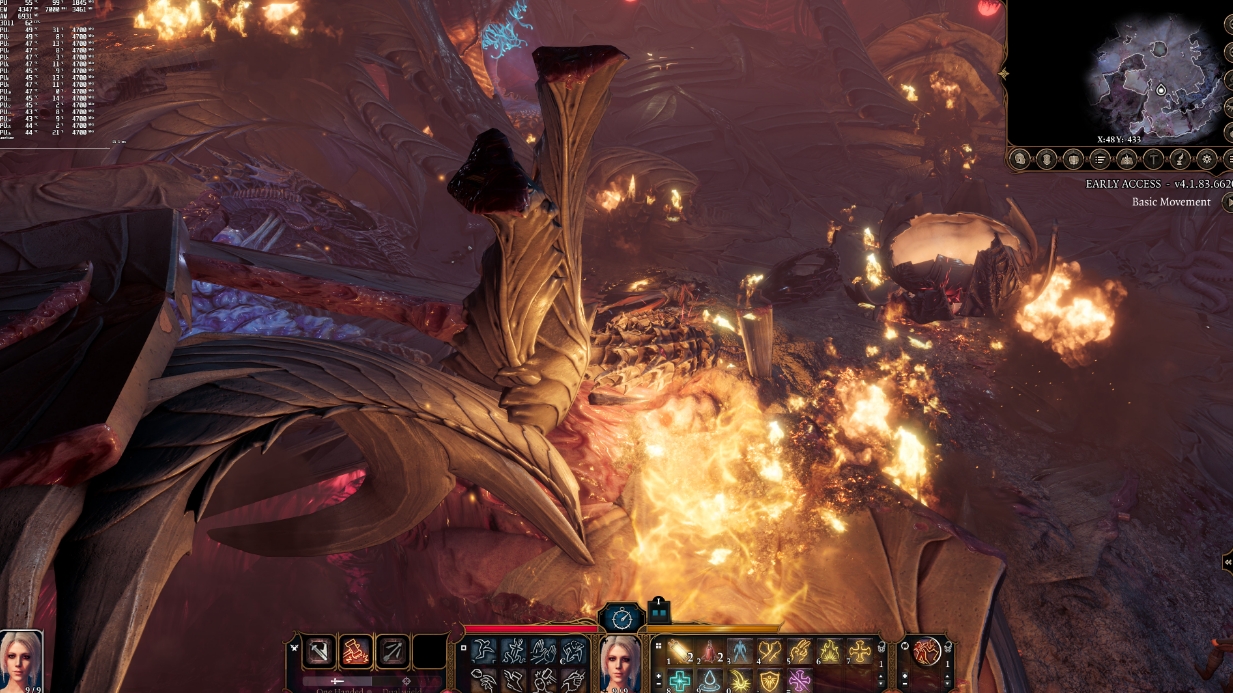
Task: Select the hammer melee weapon attack
Action: click(x=320, y=652)
